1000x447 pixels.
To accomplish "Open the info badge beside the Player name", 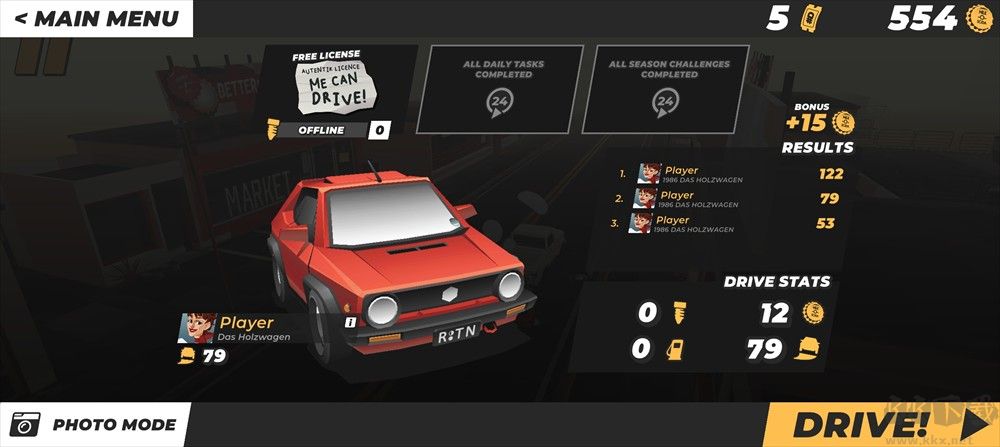I will point(350,322).
